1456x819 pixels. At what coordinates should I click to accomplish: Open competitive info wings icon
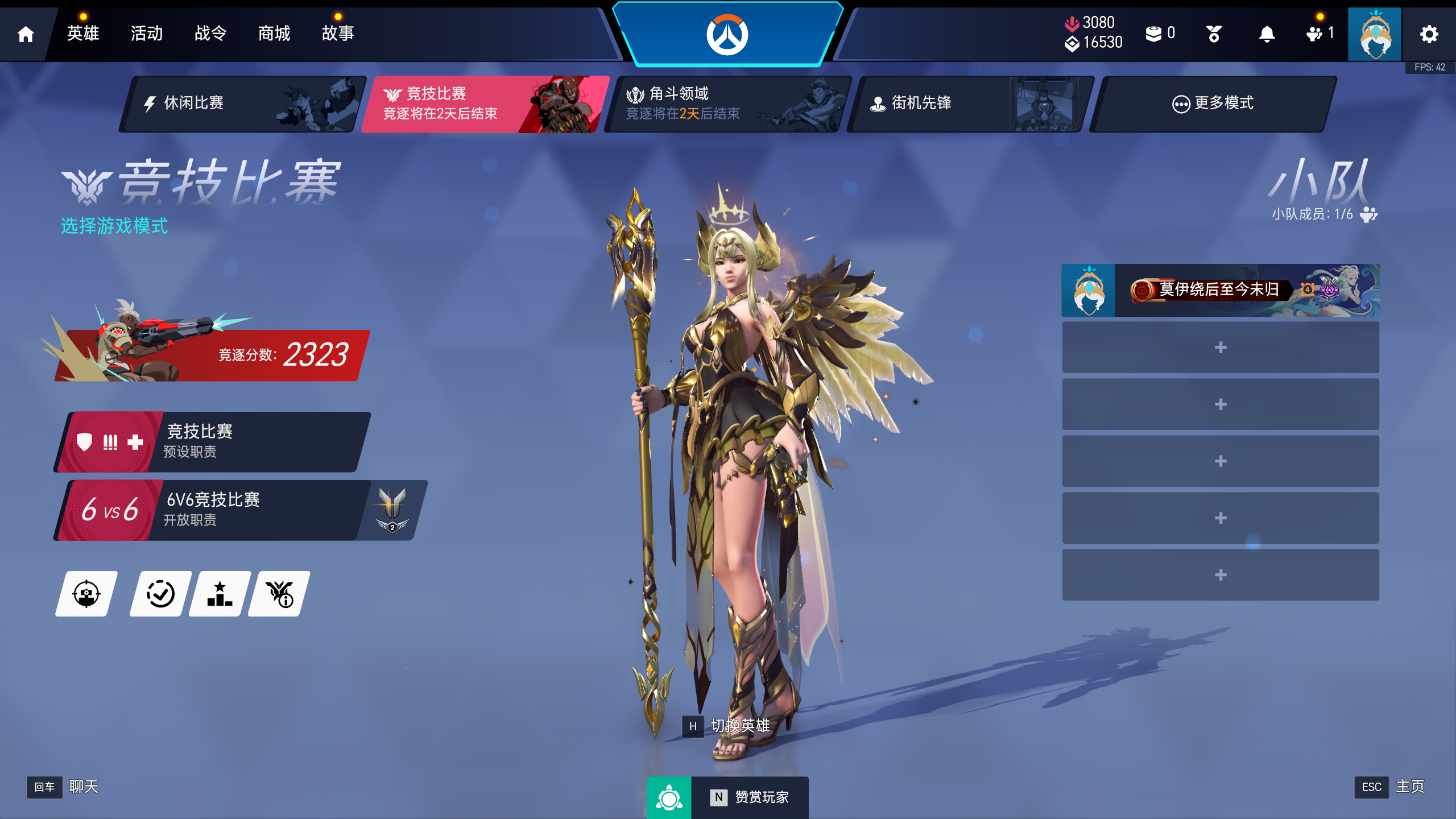click(279, 594)
